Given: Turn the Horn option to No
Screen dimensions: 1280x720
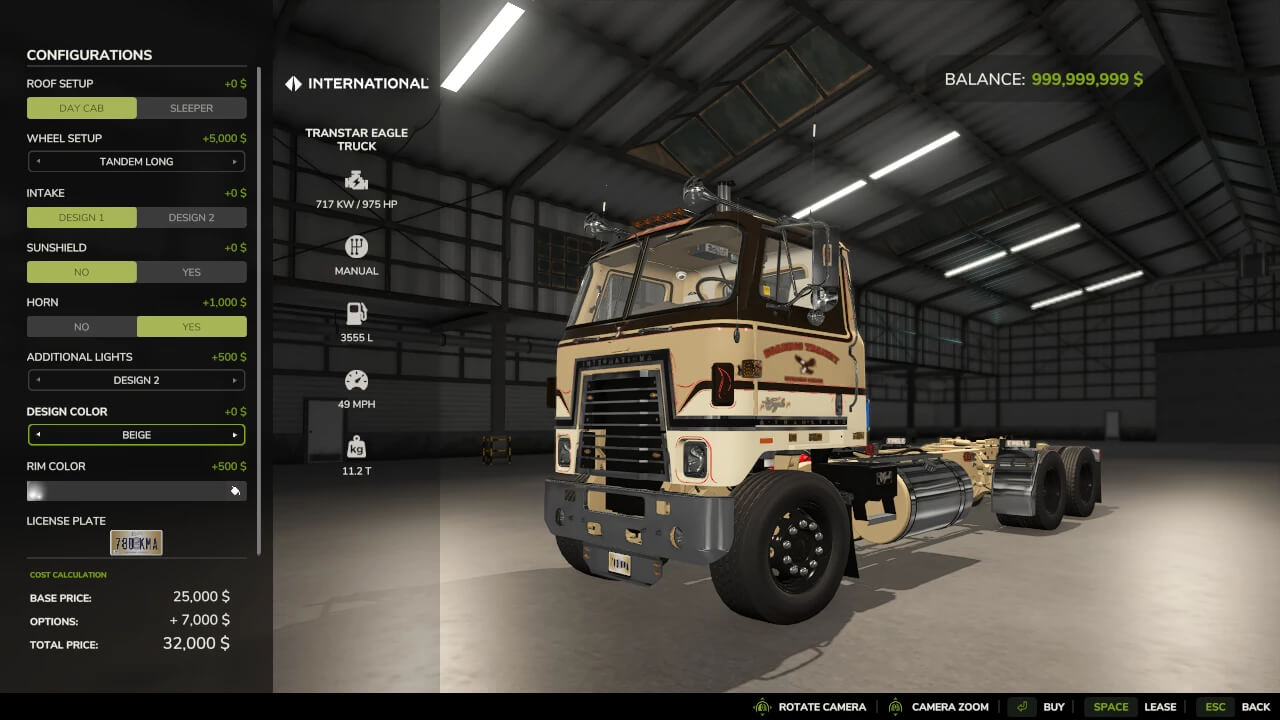Looking at the screenshot, I should [x=82, y=327].
